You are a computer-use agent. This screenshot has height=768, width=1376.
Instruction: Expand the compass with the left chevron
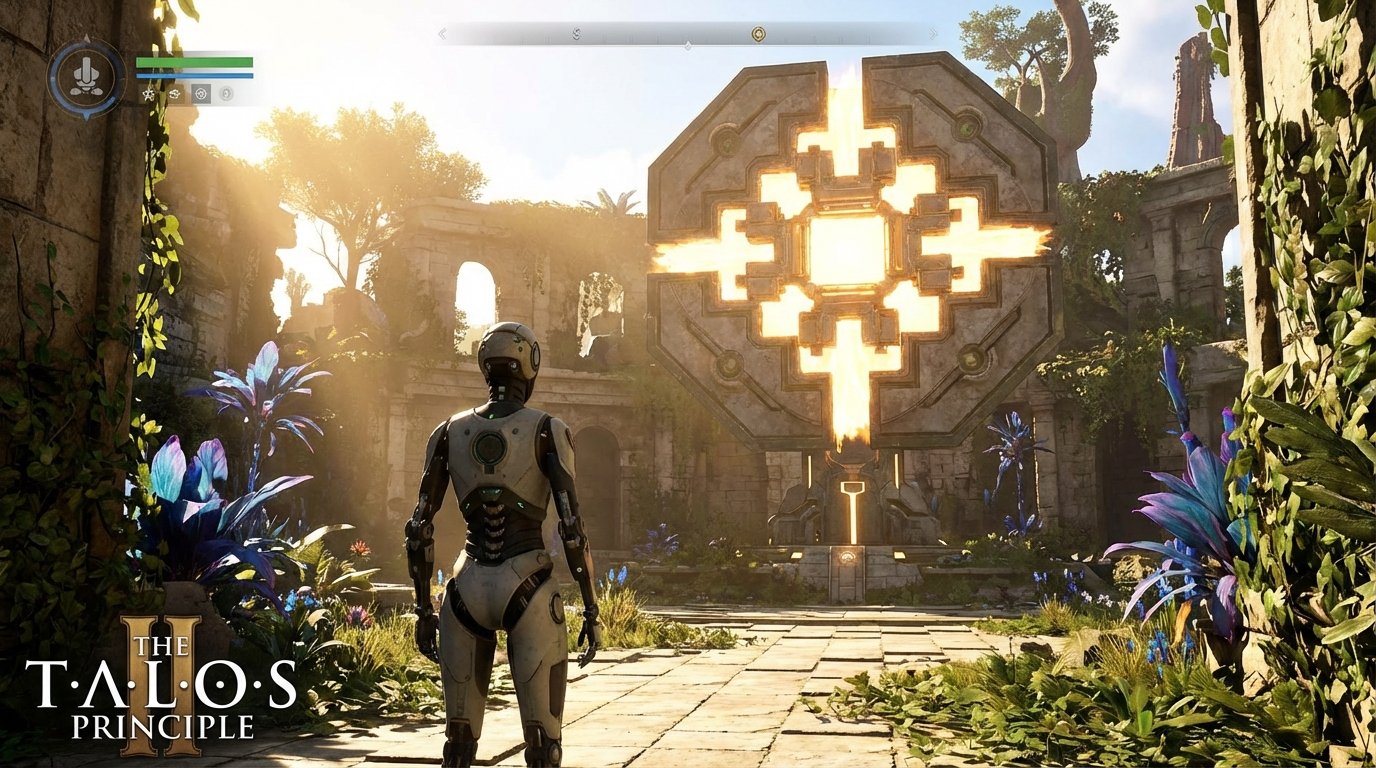[443, 32]
